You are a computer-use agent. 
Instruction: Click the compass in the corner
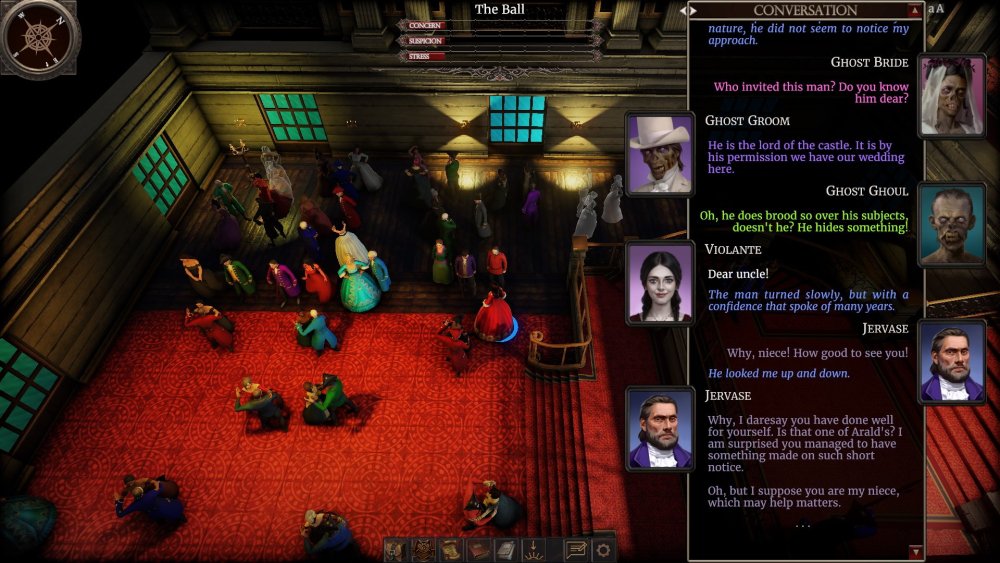tap(40, 37)
